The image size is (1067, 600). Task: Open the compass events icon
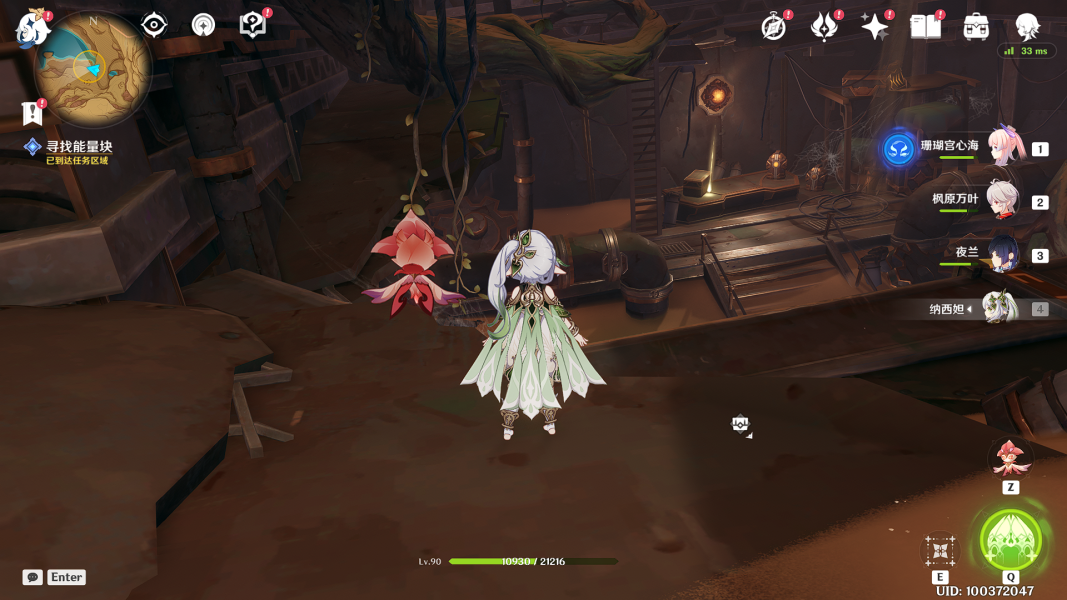(773, 27)
